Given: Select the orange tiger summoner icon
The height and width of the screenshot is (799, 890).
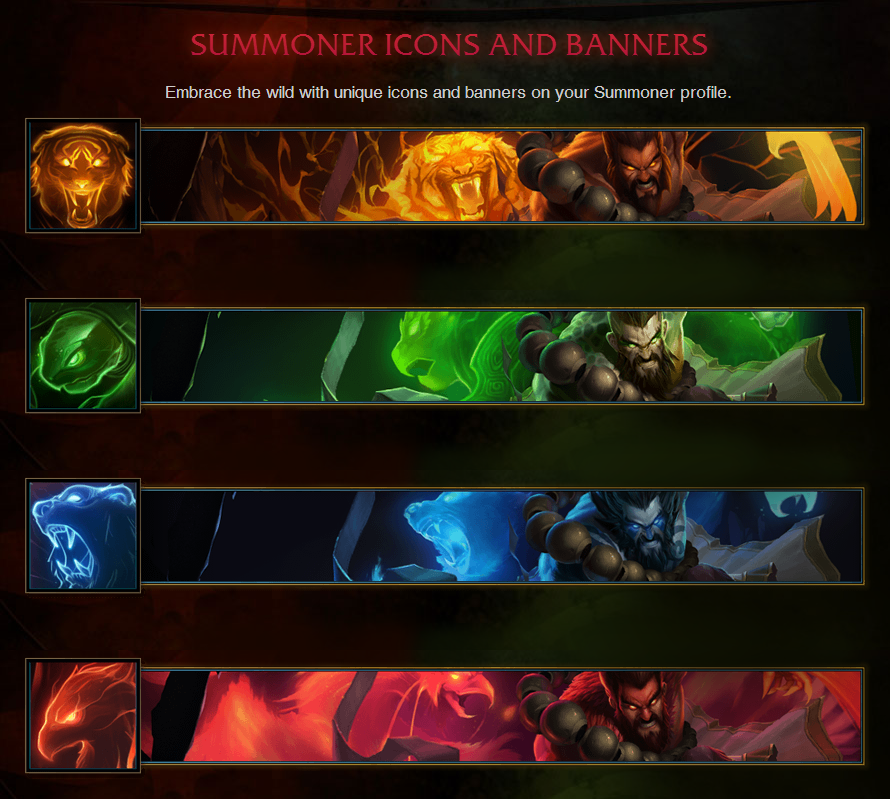Looking at the screenshot, I should click(83, 176).
